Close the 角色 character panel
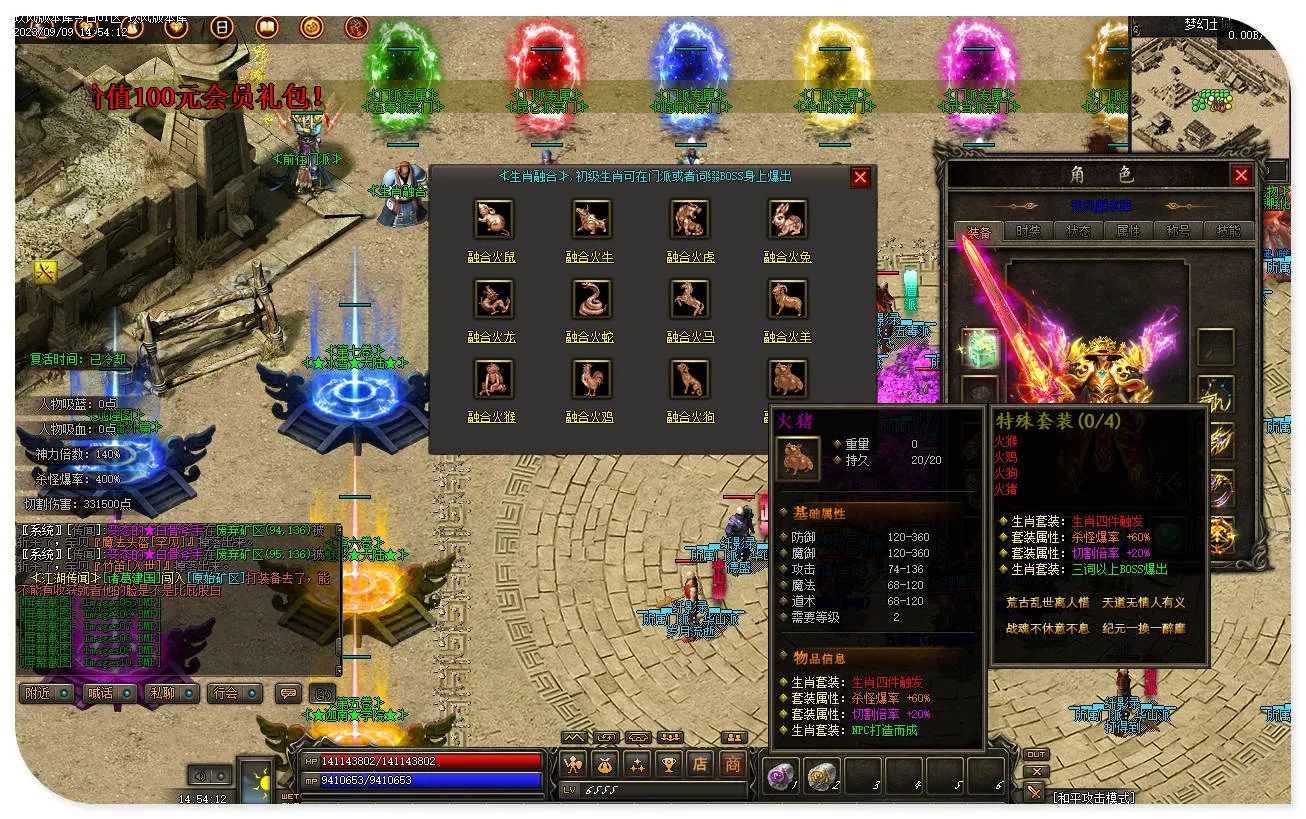This screenshot has height=819, width=1306. pyautogui.click(x=1241, y=175)
